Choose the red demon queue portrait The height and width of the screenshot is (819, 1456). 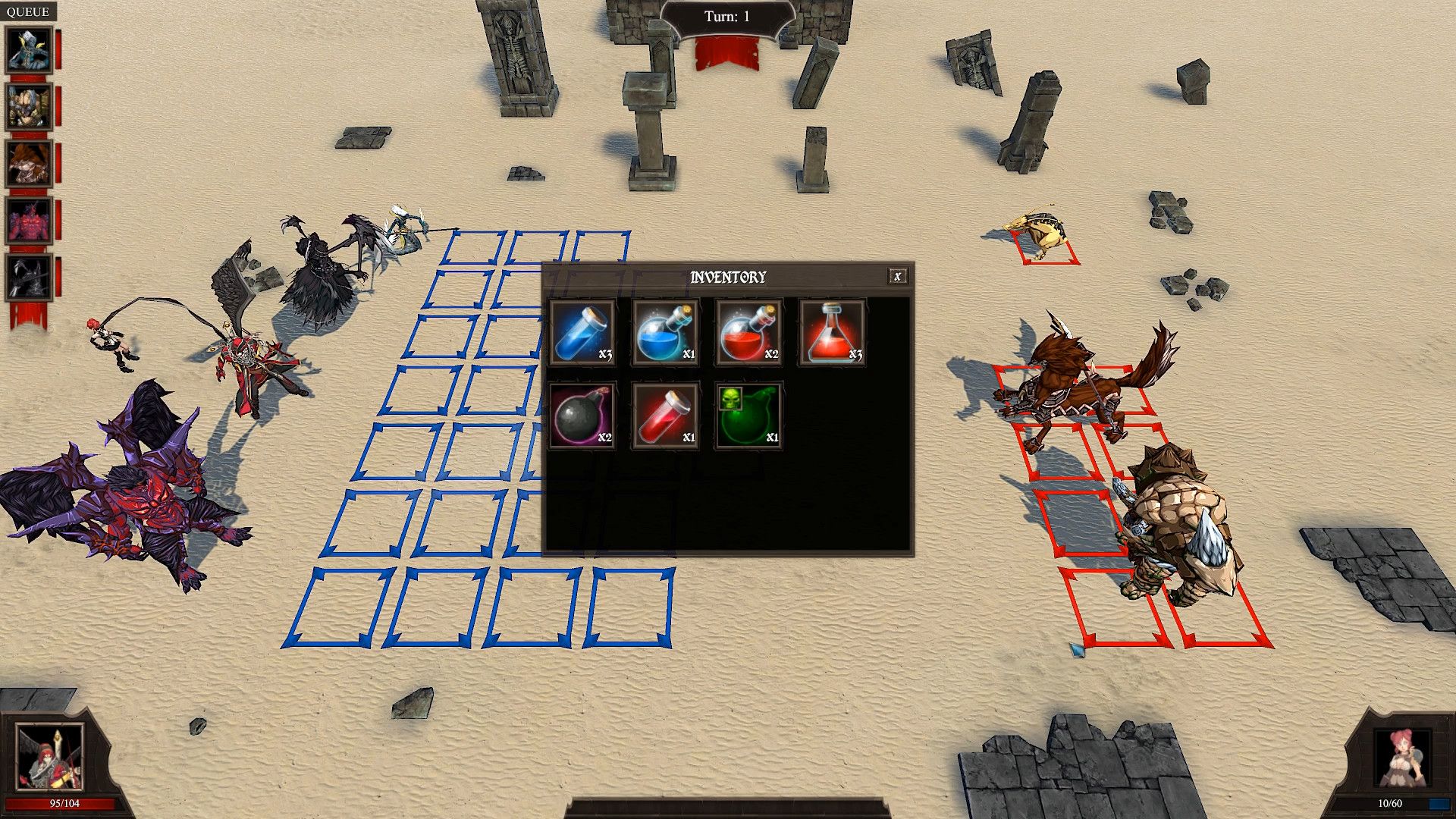[29, 221]
